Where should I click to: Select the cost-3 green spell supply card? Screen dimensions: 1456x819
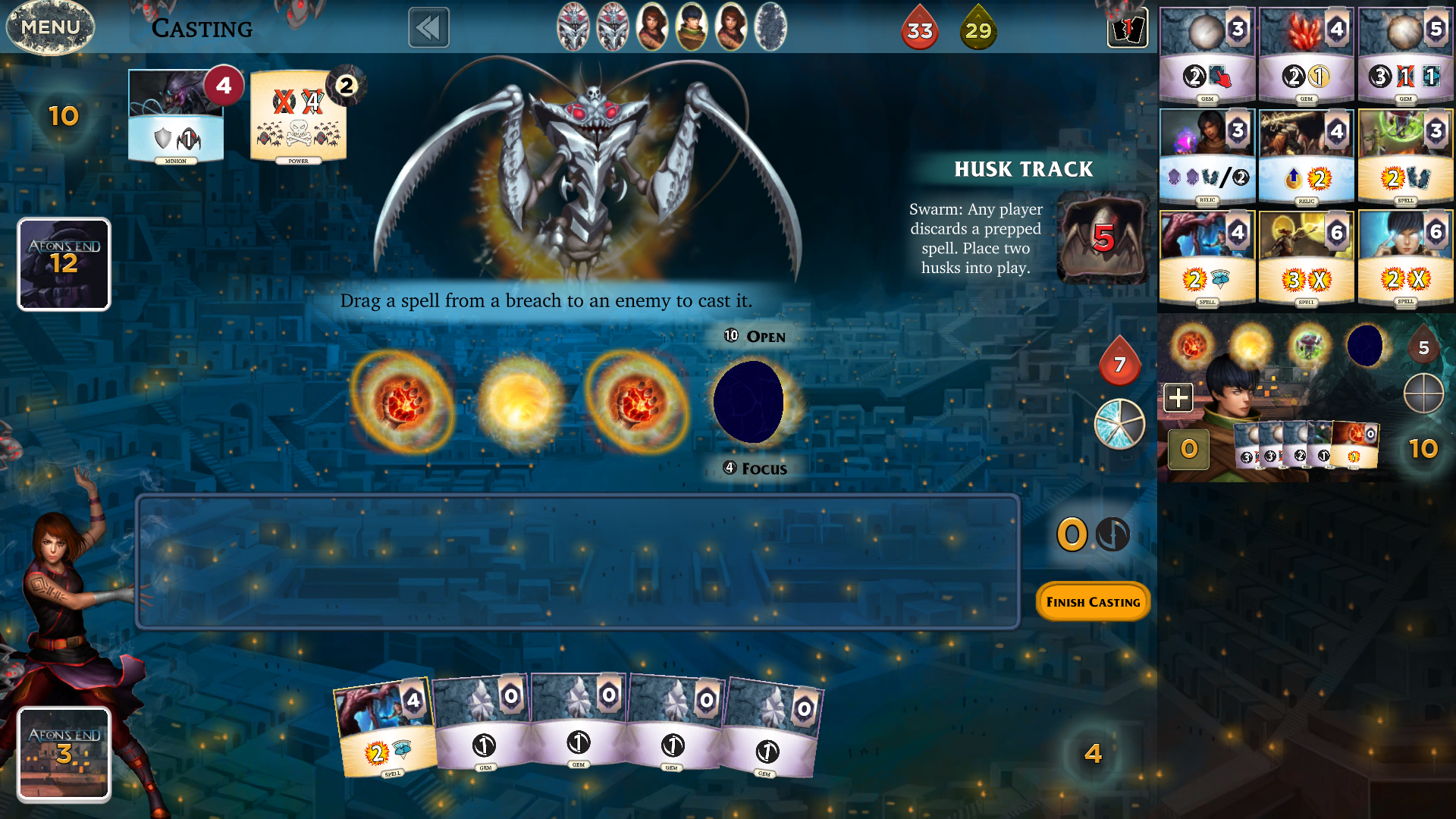pos(1405,157)
